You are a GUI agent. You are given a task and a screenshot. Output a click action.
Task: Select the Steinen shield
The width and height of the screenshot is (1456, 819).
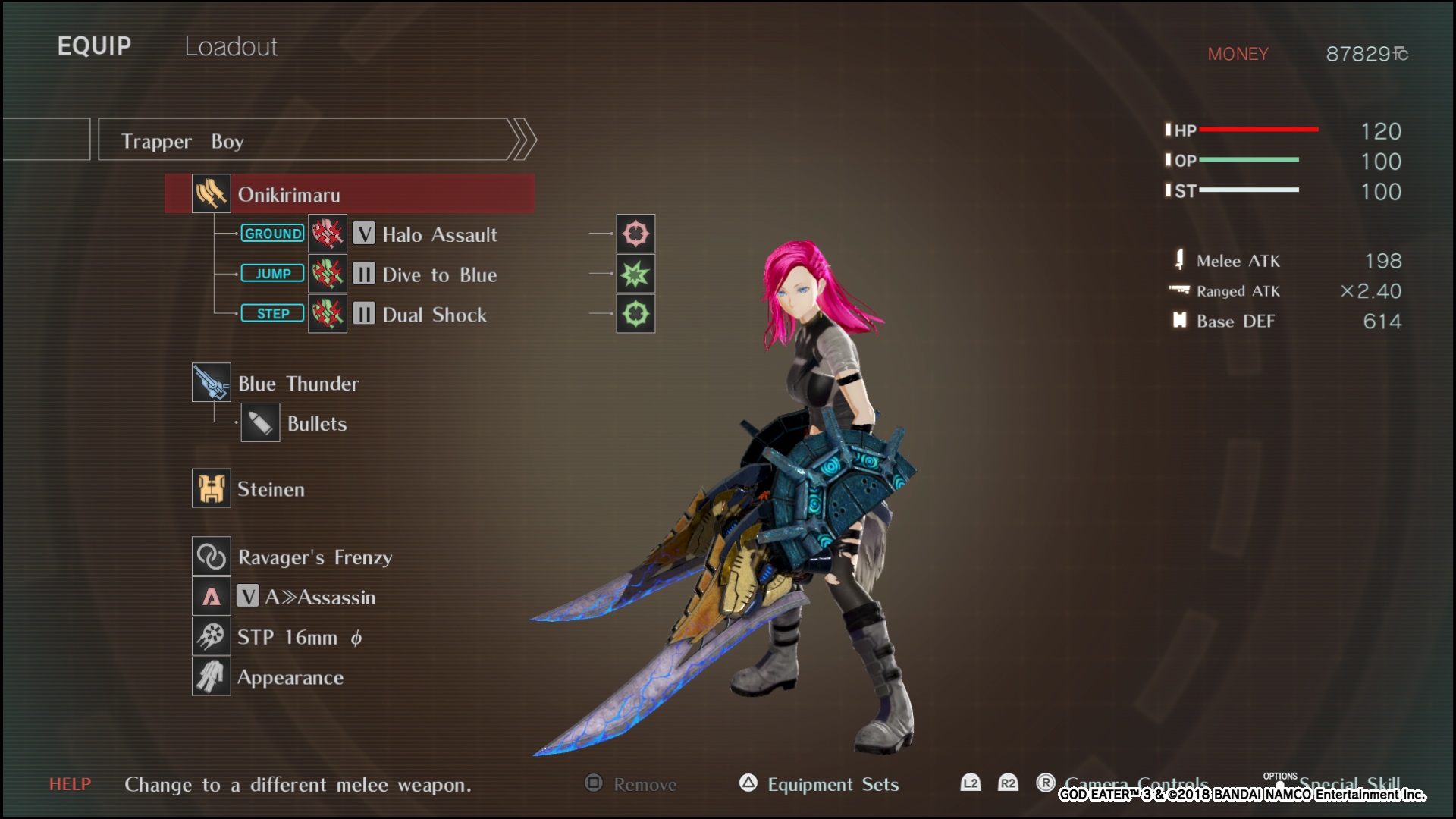[270, 489]
